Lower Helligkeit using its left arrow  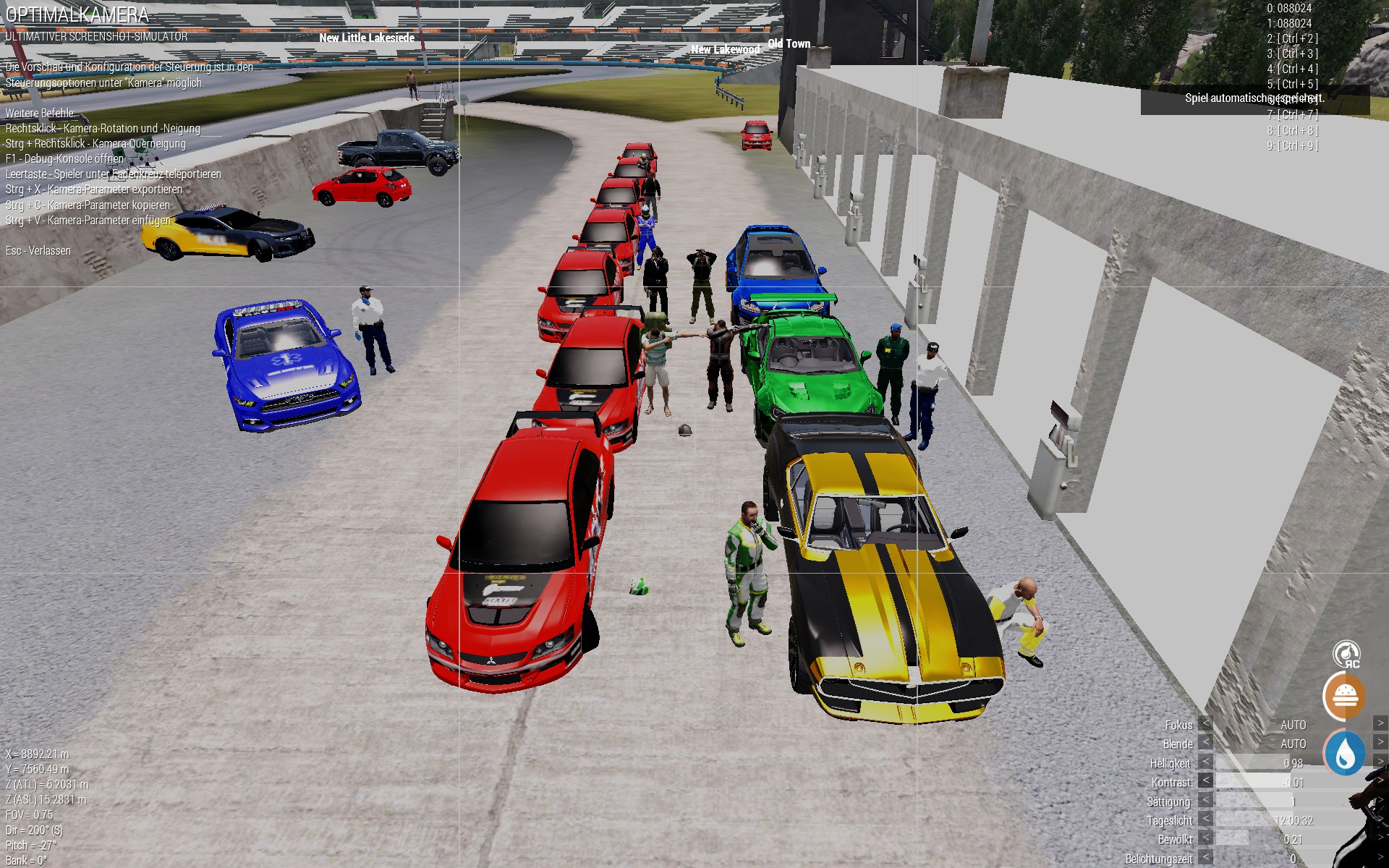pyautogui.click(x=1205, y=762)
